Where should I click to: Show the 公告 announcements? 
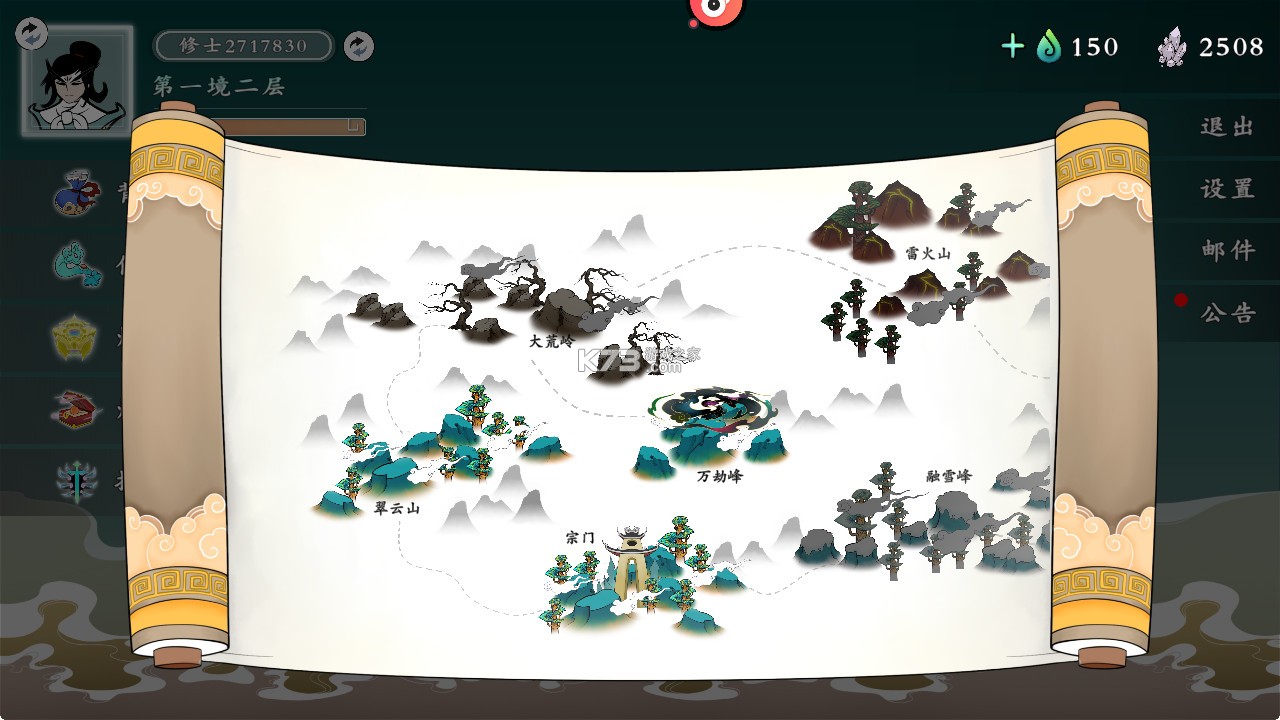tap(1227, 313)
